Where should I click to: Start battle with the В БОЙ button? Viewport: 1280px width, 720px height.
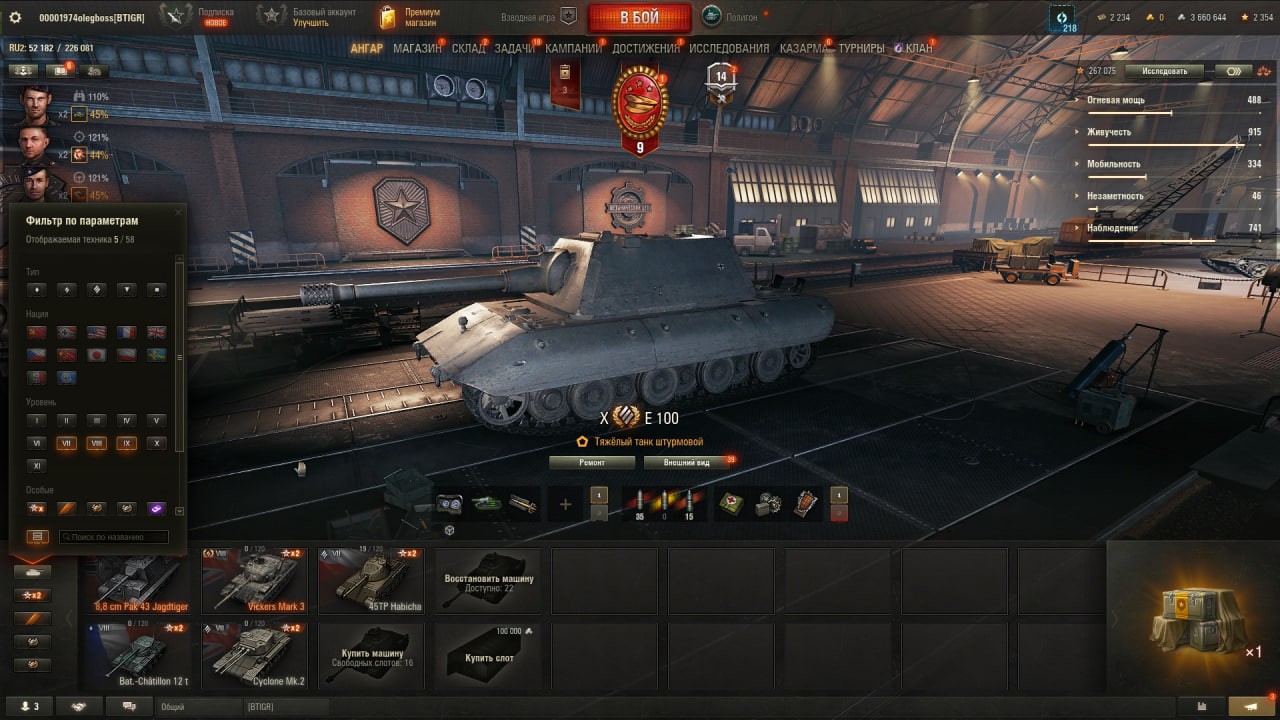pos(639,18)
